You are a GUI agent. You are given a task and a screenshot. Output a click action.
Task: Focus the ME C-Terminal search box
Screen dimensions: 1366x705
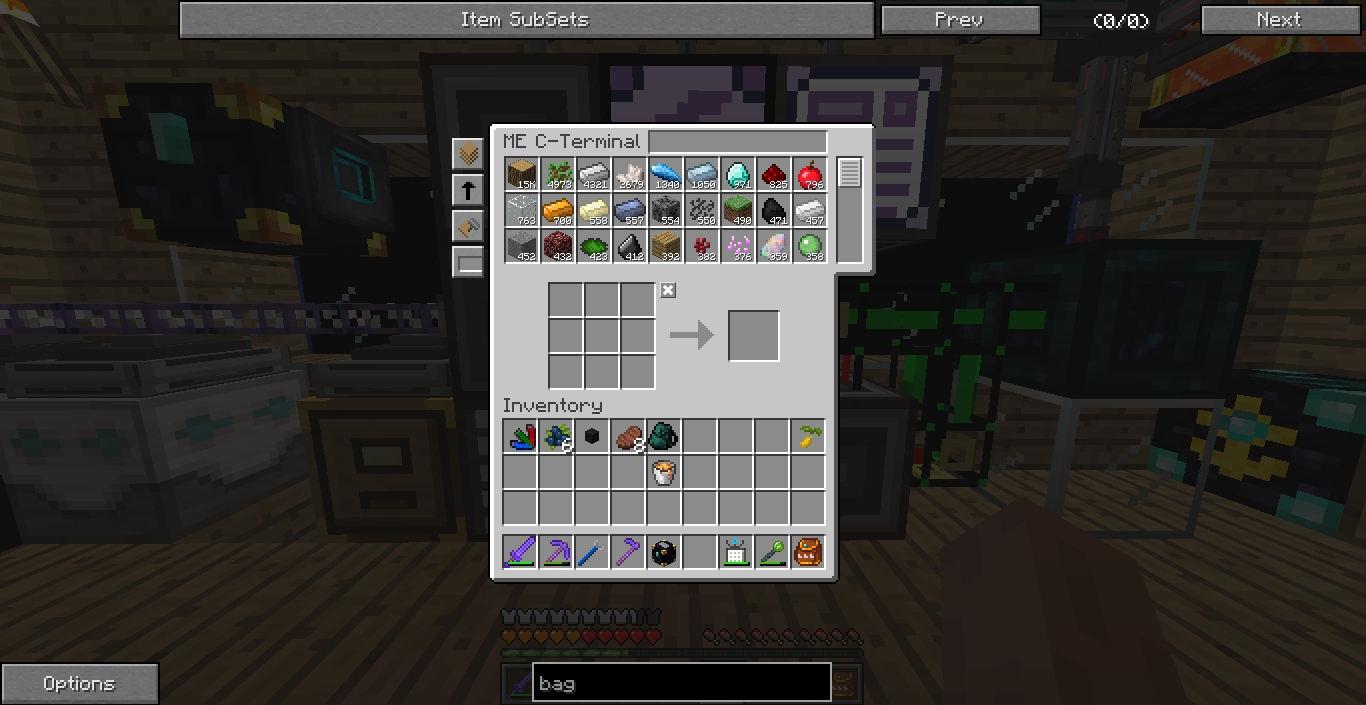click(737, 142)
